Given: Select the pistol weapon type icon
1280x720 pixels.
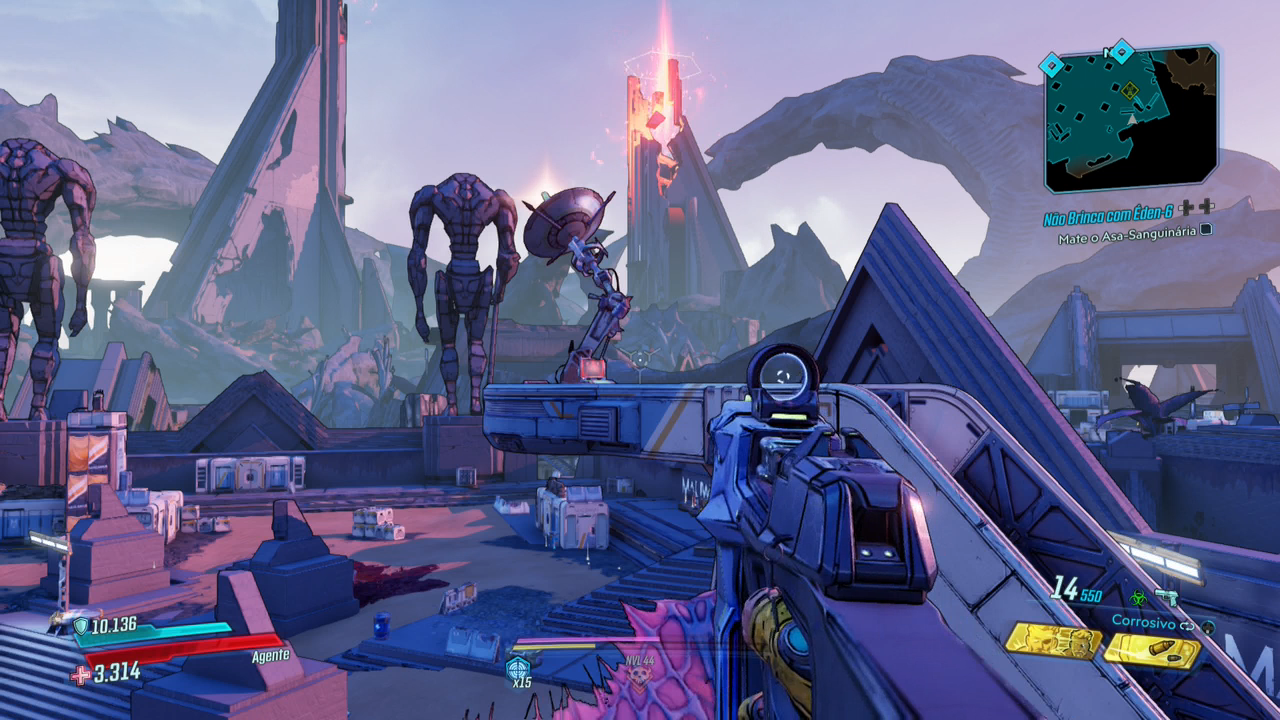Looking at the screenshot, I should [1166, 597].
